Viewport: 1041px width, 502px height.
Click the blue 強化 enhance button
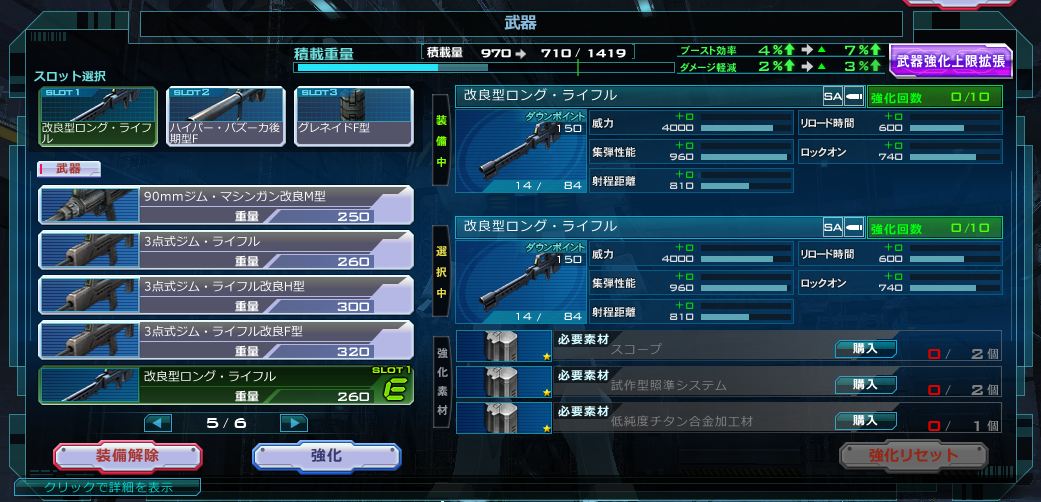[327, 456]
